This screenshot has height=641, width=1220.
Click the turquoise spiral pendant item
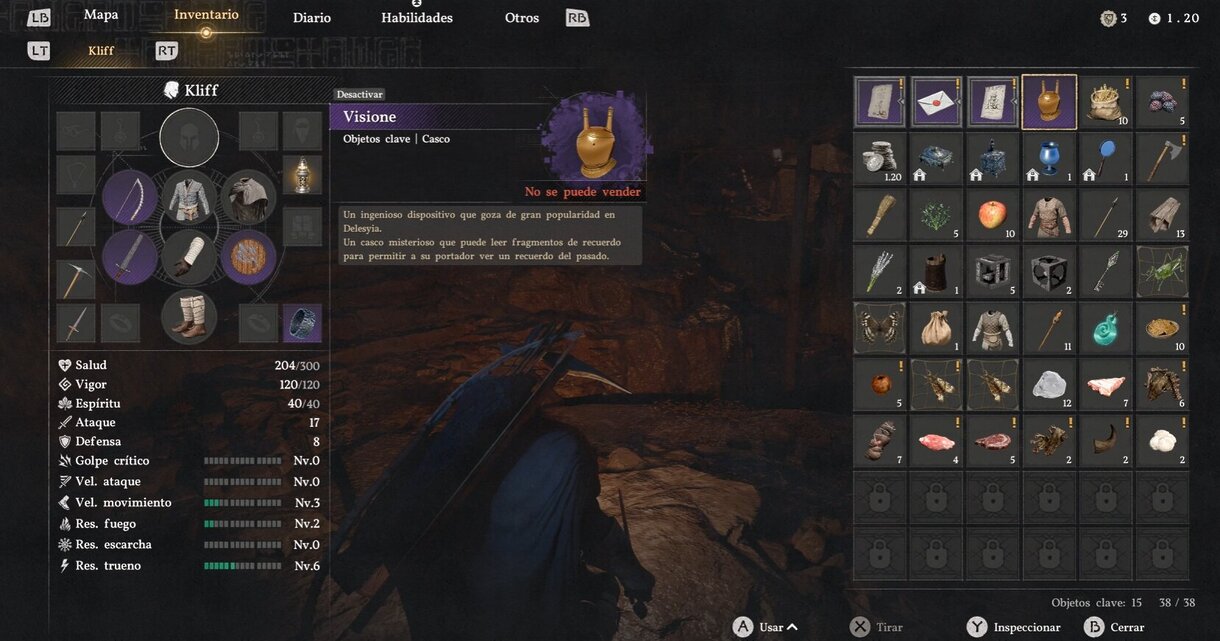click(x=1105, y=329)
